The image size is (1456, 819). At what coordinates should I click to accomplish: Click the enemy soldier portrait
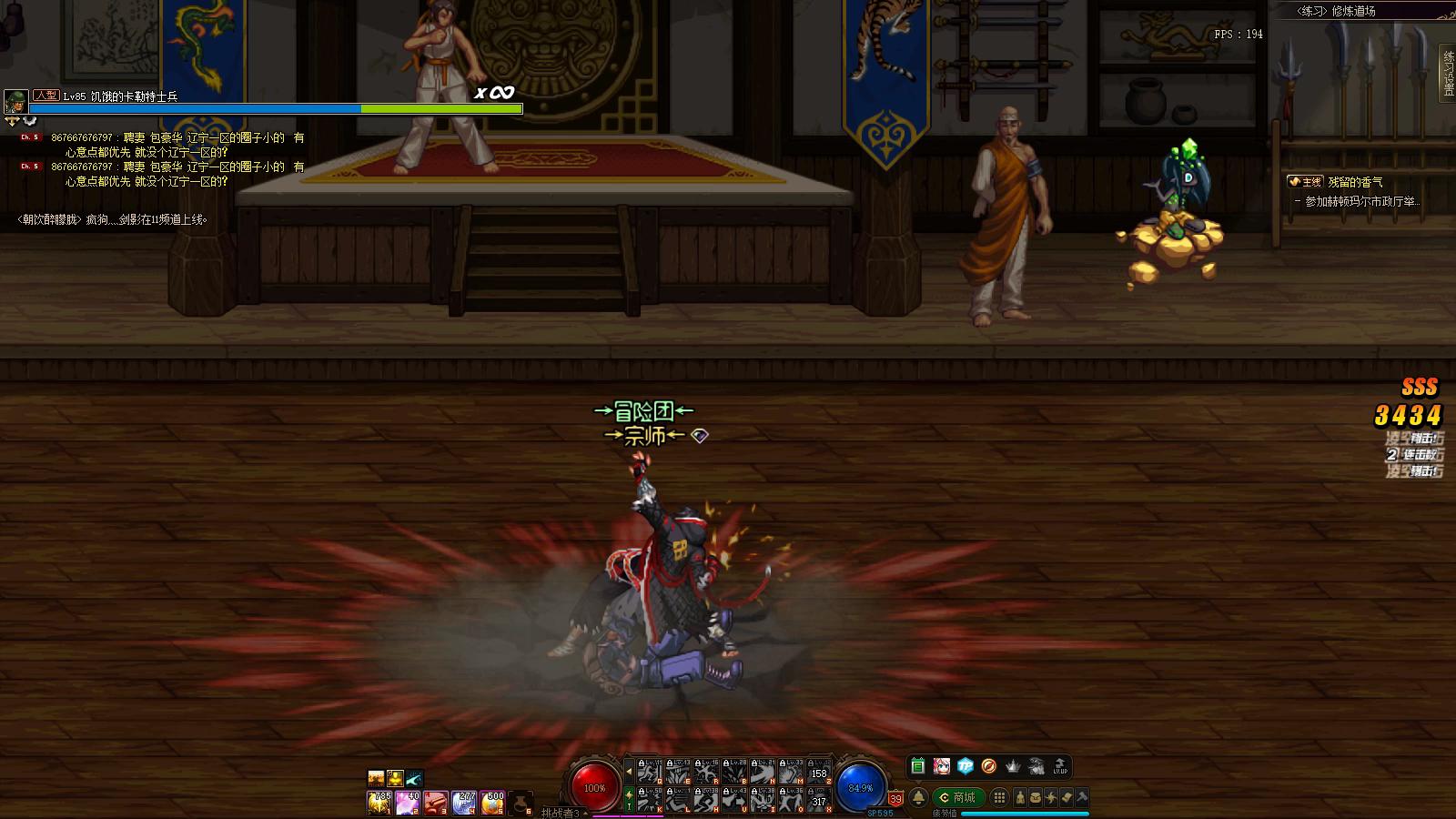(x=15, y=102)
